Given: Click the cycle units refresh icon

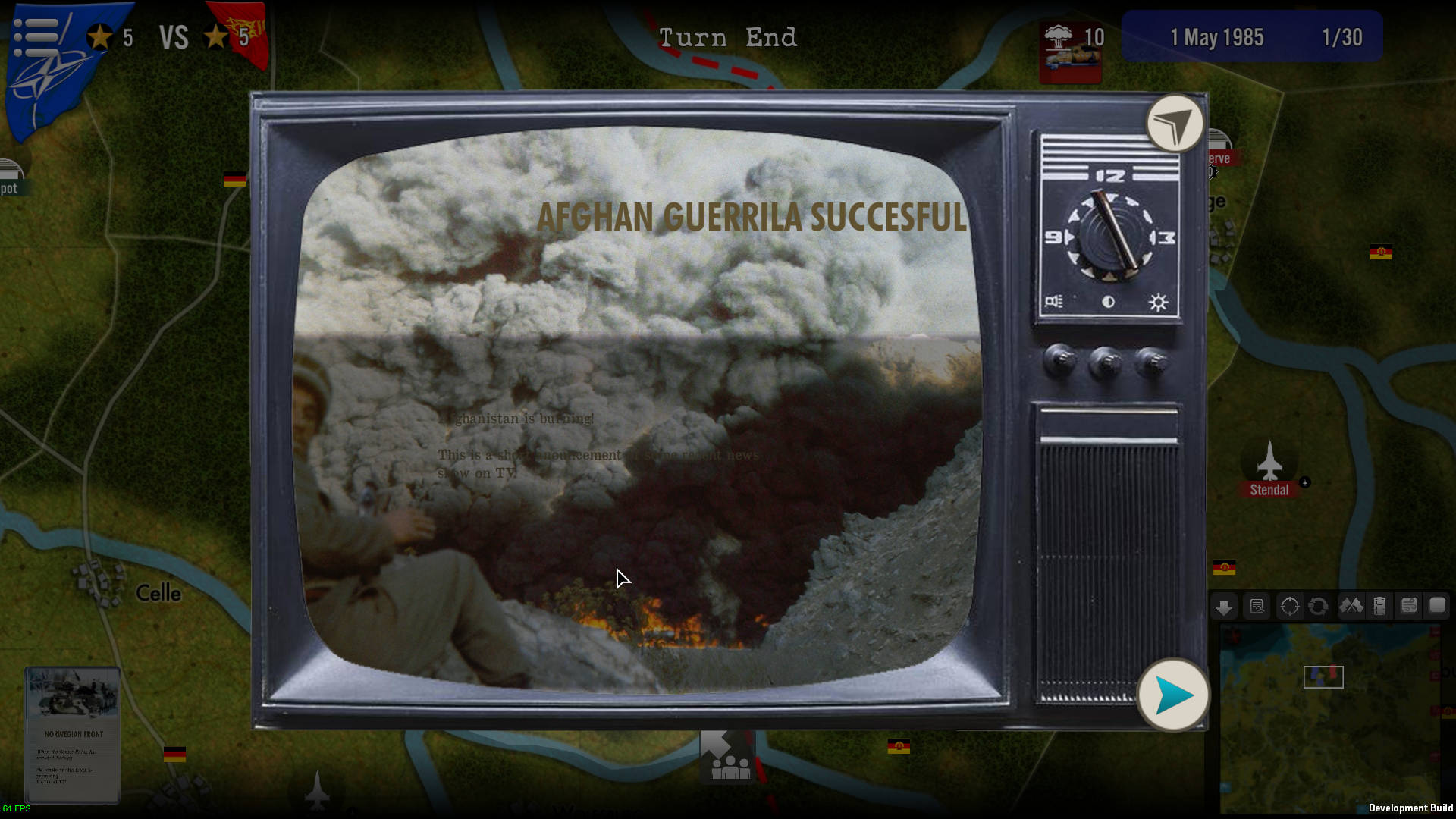Looking at the screenshot, I should point(1316,607).
